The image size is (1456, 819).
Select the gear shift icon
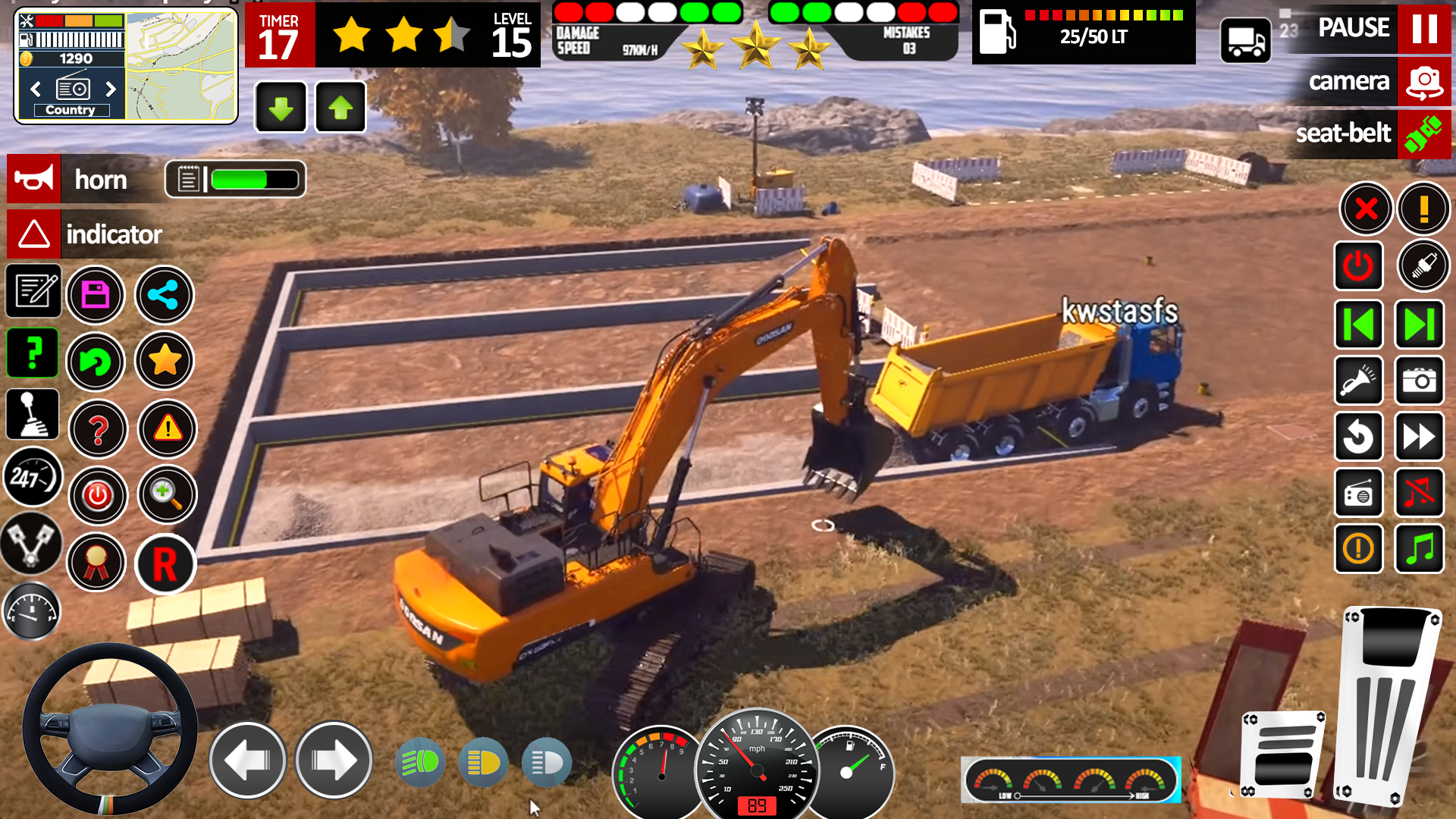click(x=32, y=413)
